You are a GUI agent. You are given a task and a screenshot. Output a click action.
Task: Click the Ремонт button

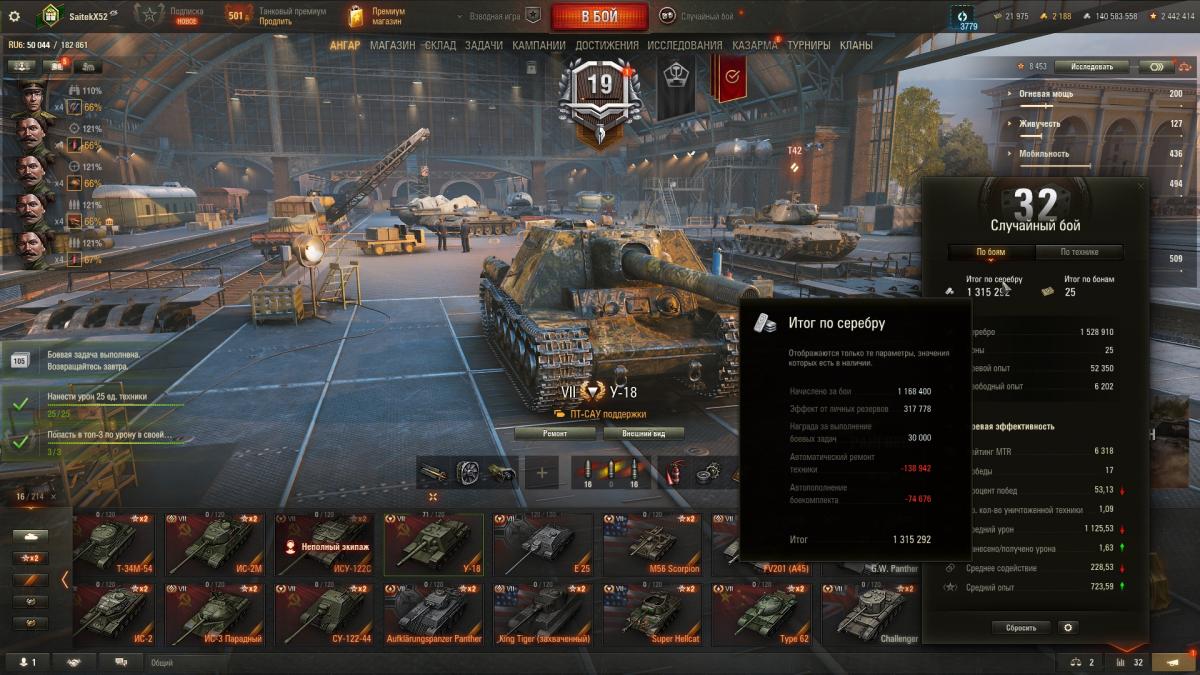pyautogui.click(x=555, y=434)
